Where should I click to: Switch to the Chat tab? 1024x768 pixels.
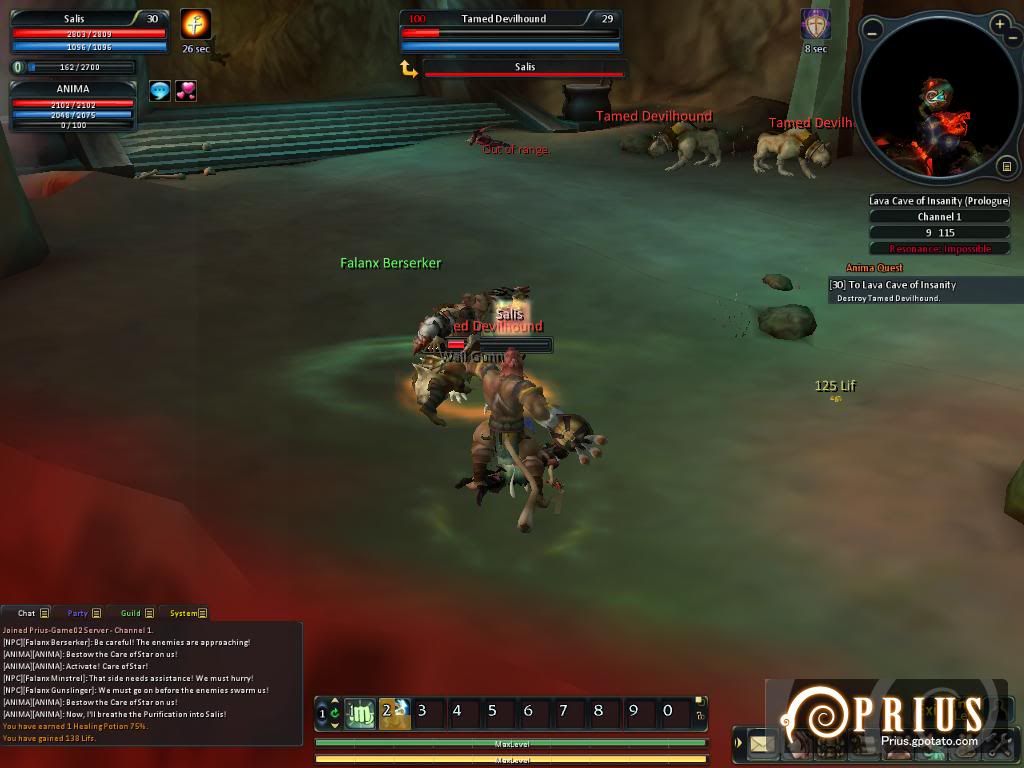(26, 613)
